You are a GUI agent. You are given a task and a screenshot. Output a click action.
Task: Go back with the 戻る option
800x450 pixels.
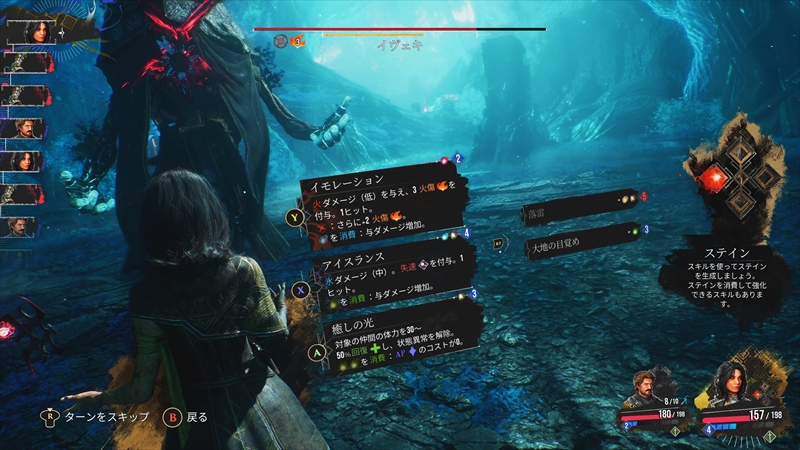(188, 416)
